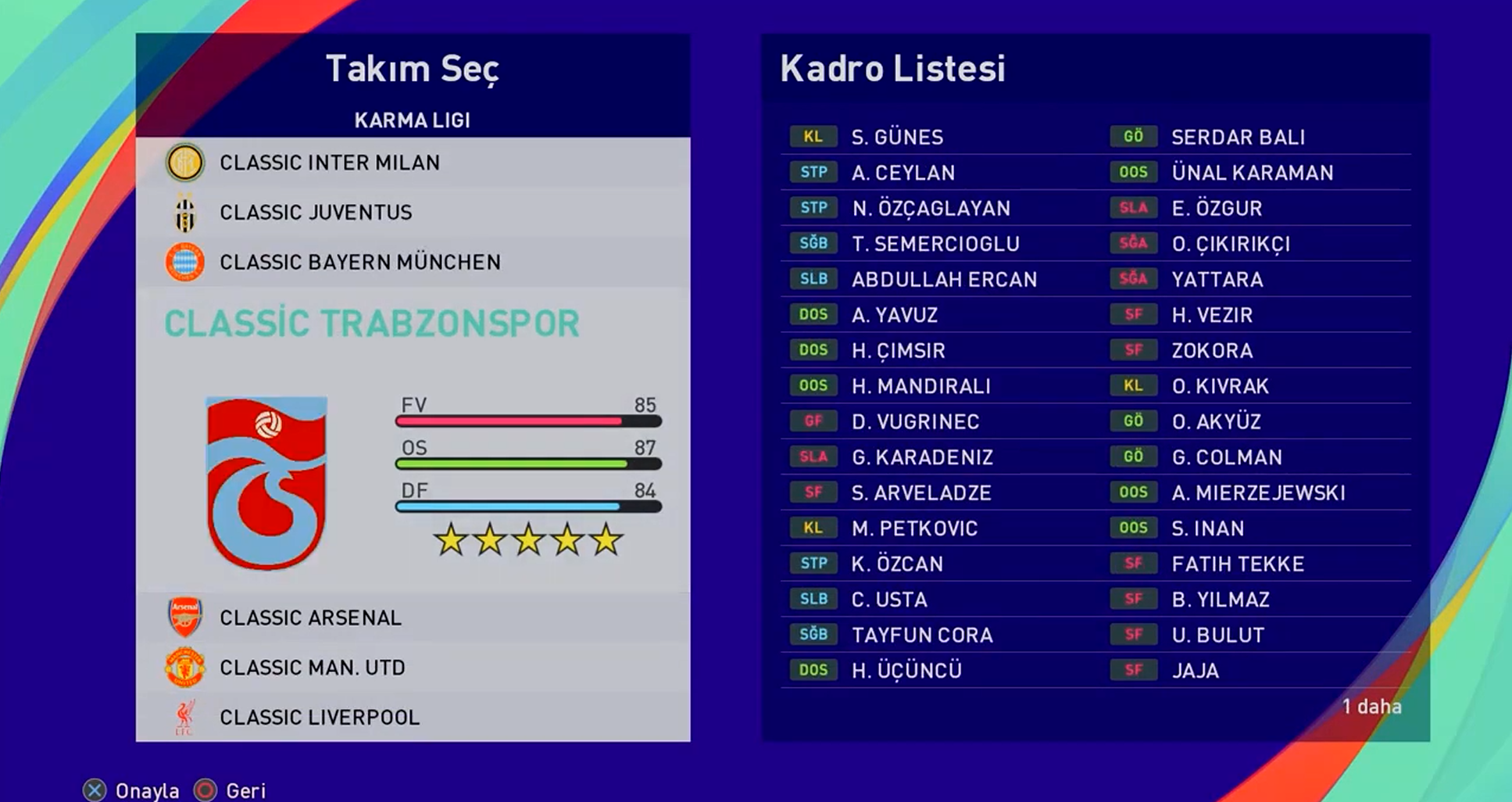Select Classic Inter Milan team
The width and height of the screenshot is (1512, 802).
point(329,163)
